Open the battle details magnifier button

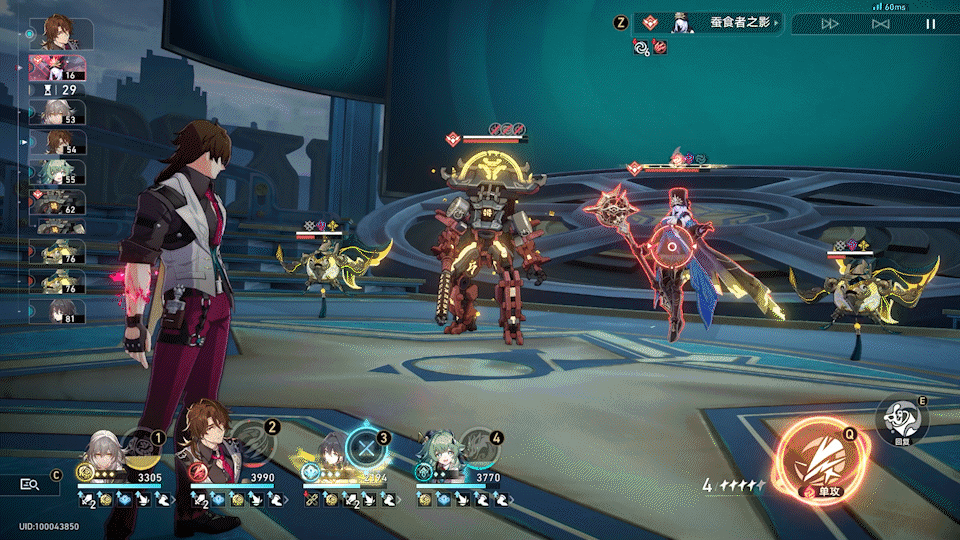[x=31, y=484]
